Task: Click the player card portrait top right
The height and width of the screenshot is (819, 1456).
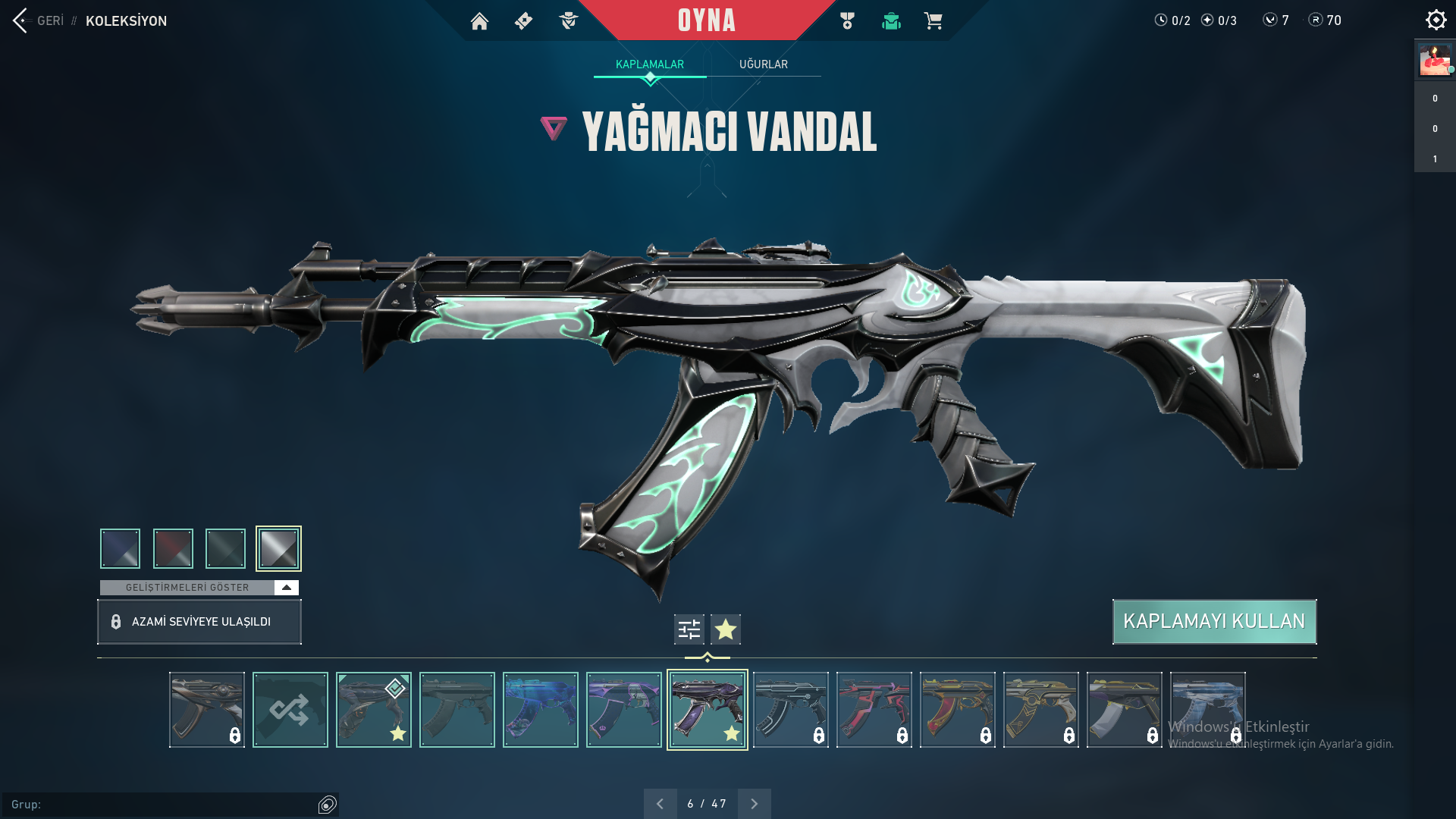Action: (1434, 60)
